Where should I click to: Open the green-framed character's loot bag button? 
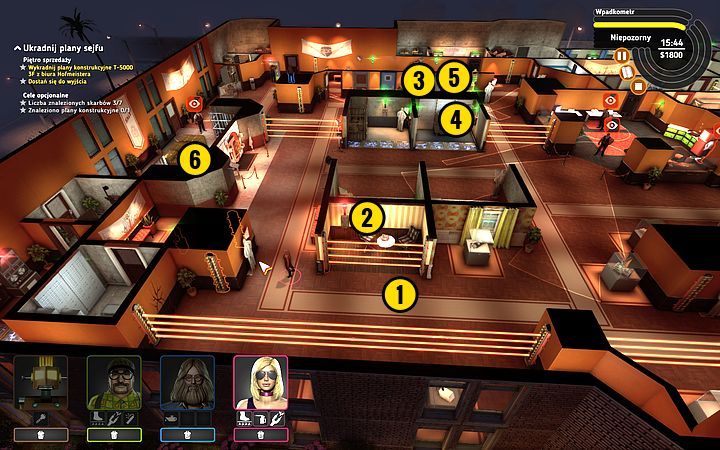coord(114,434)
